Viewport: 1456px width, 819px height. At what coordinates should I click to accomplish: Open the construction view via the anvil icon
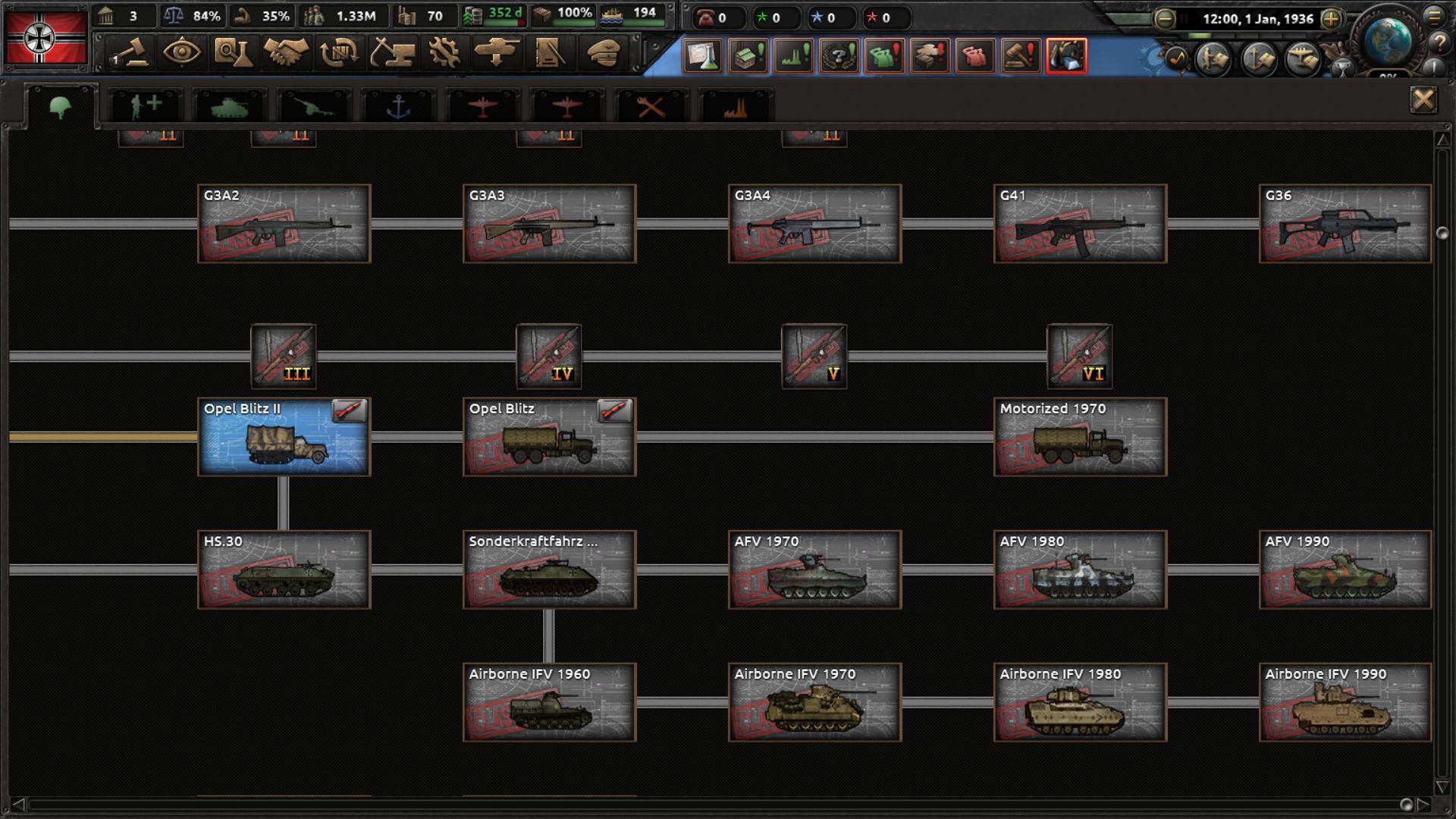[x=393, y=53]
